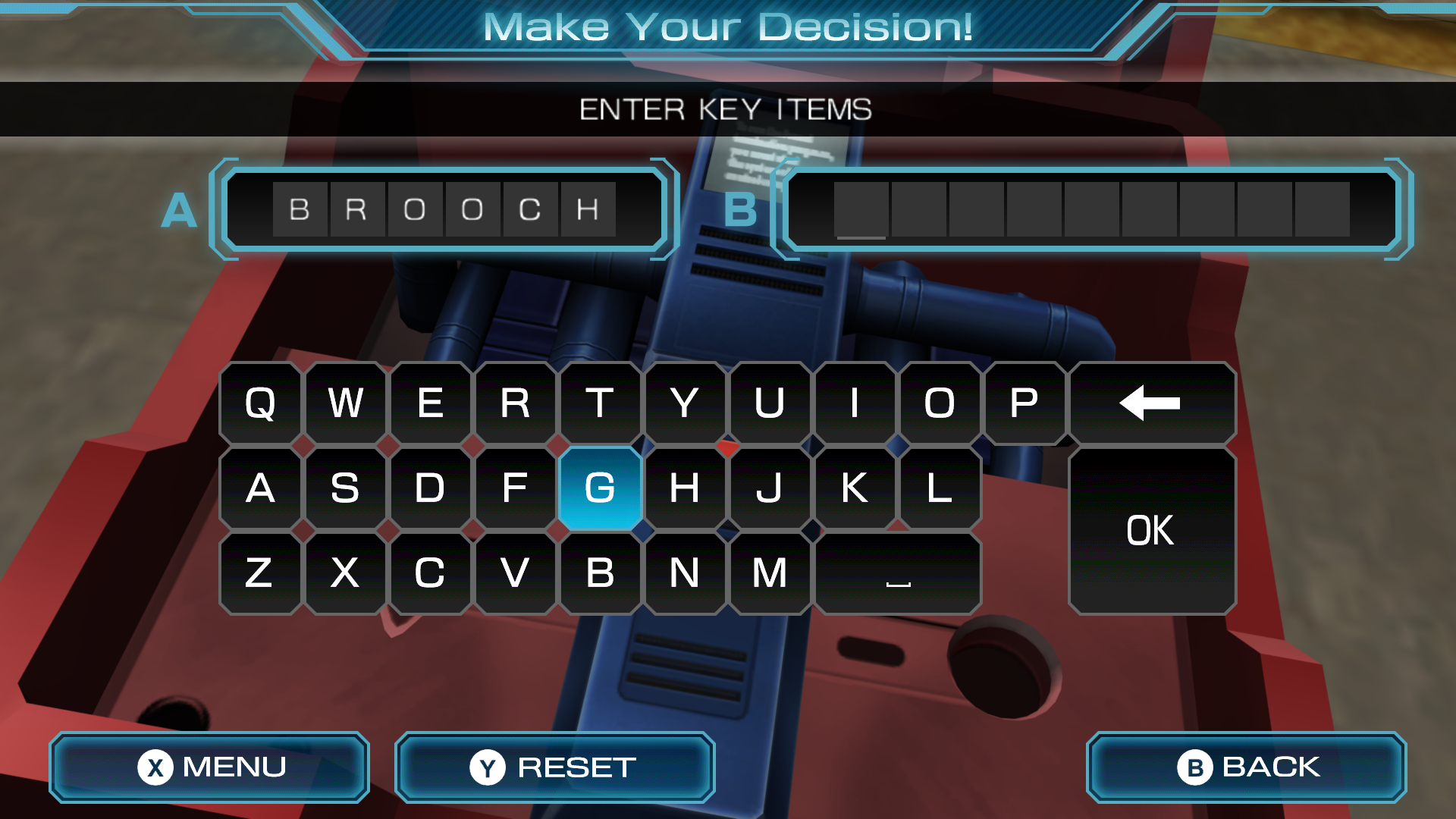
Task: Select the empty item B input field
Action: point(1091,209)
